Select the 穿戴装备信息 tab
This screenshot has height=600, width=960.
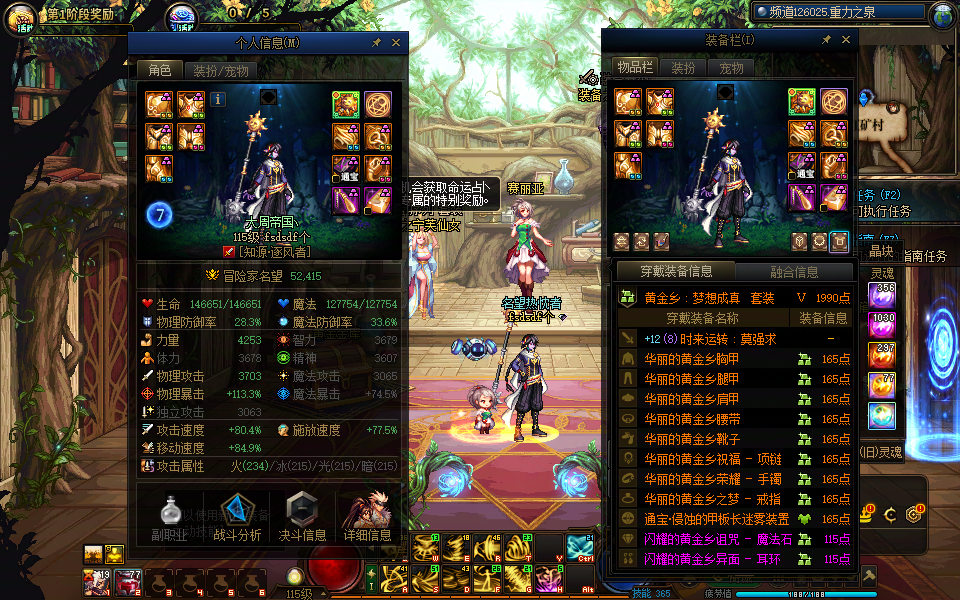click(x=676, y=272)
